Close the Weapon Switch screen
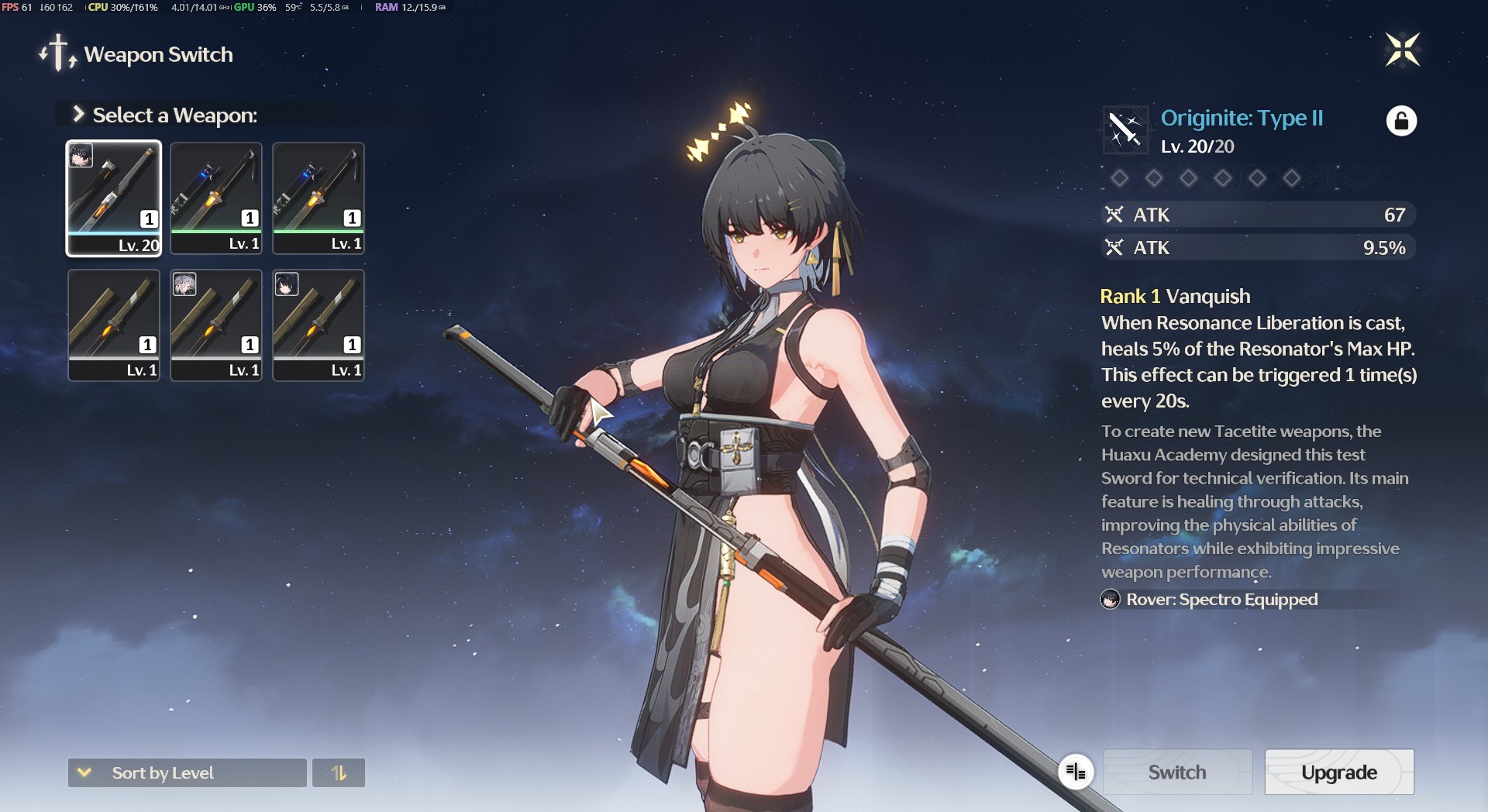The image size is (1488, 812). [1402, 50]
